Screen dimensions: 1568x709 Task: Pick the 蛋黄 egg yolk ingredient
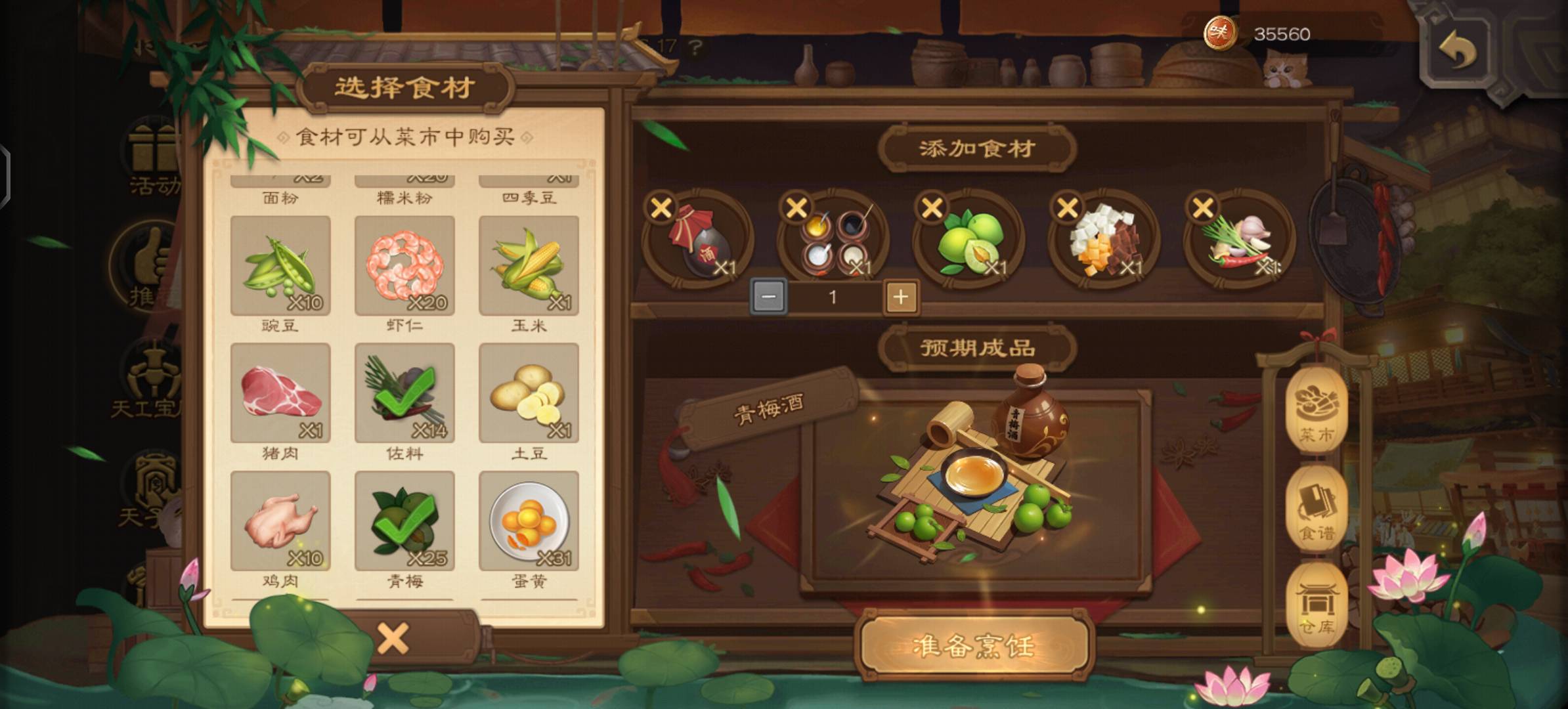click(x=529, y=521)
